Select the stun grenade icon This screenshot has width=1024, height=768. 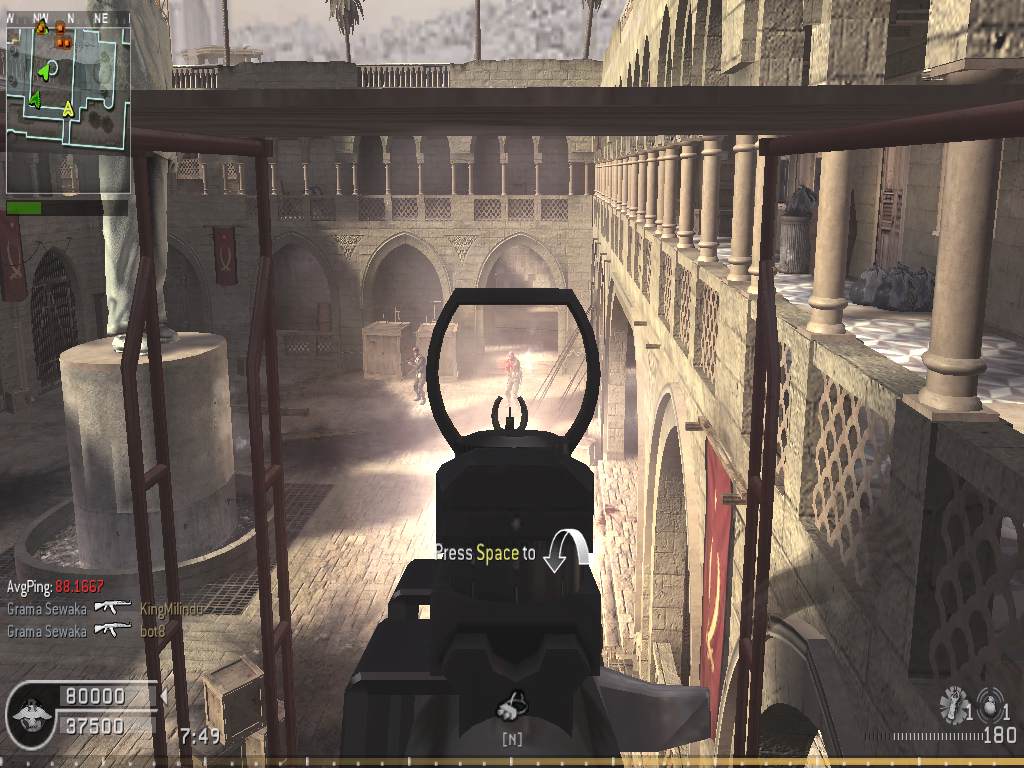(953, 705)
